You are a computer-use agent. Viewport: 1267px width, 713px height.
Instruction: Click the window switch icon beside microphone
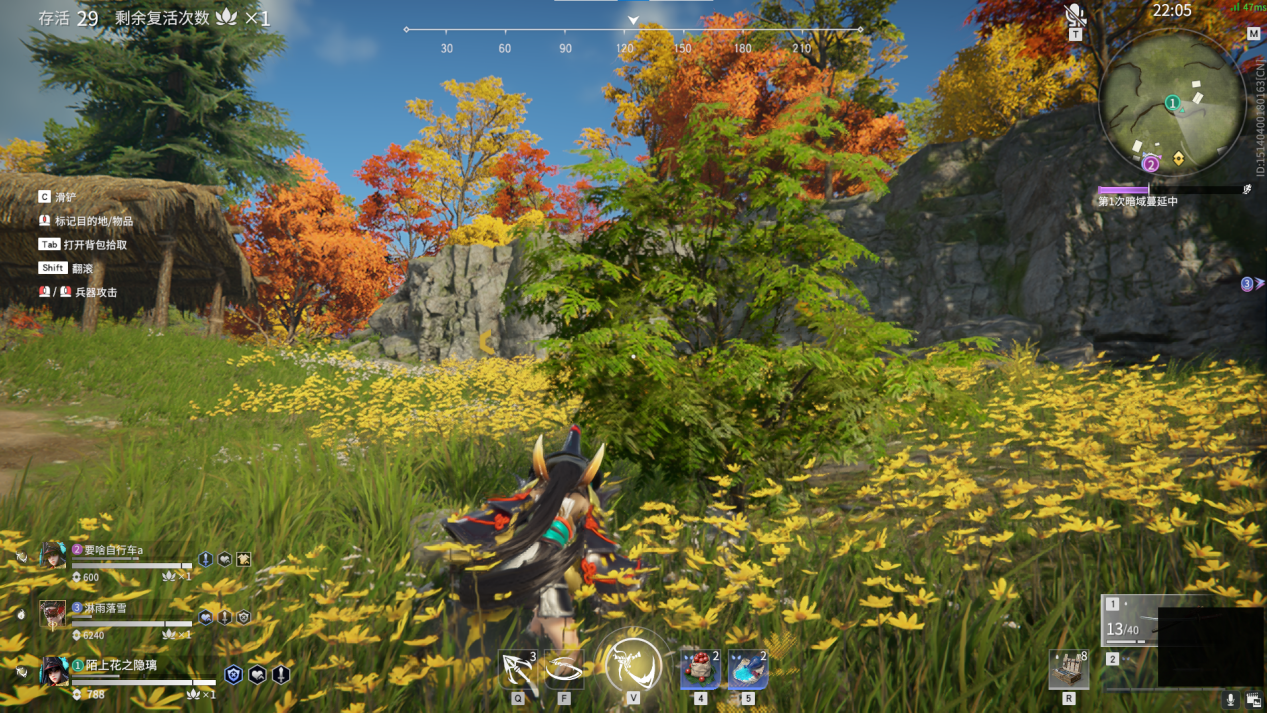point(1253,700)
